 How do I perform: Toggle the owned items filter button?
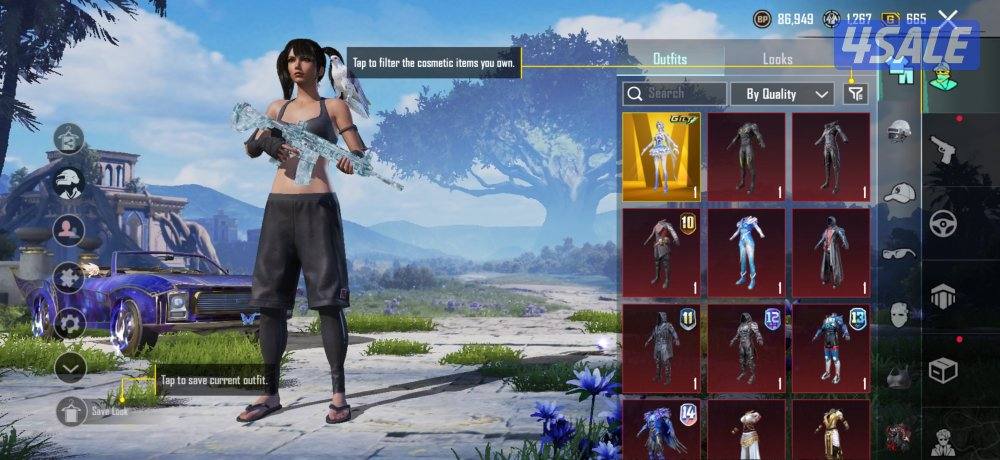tap(855, 93)
